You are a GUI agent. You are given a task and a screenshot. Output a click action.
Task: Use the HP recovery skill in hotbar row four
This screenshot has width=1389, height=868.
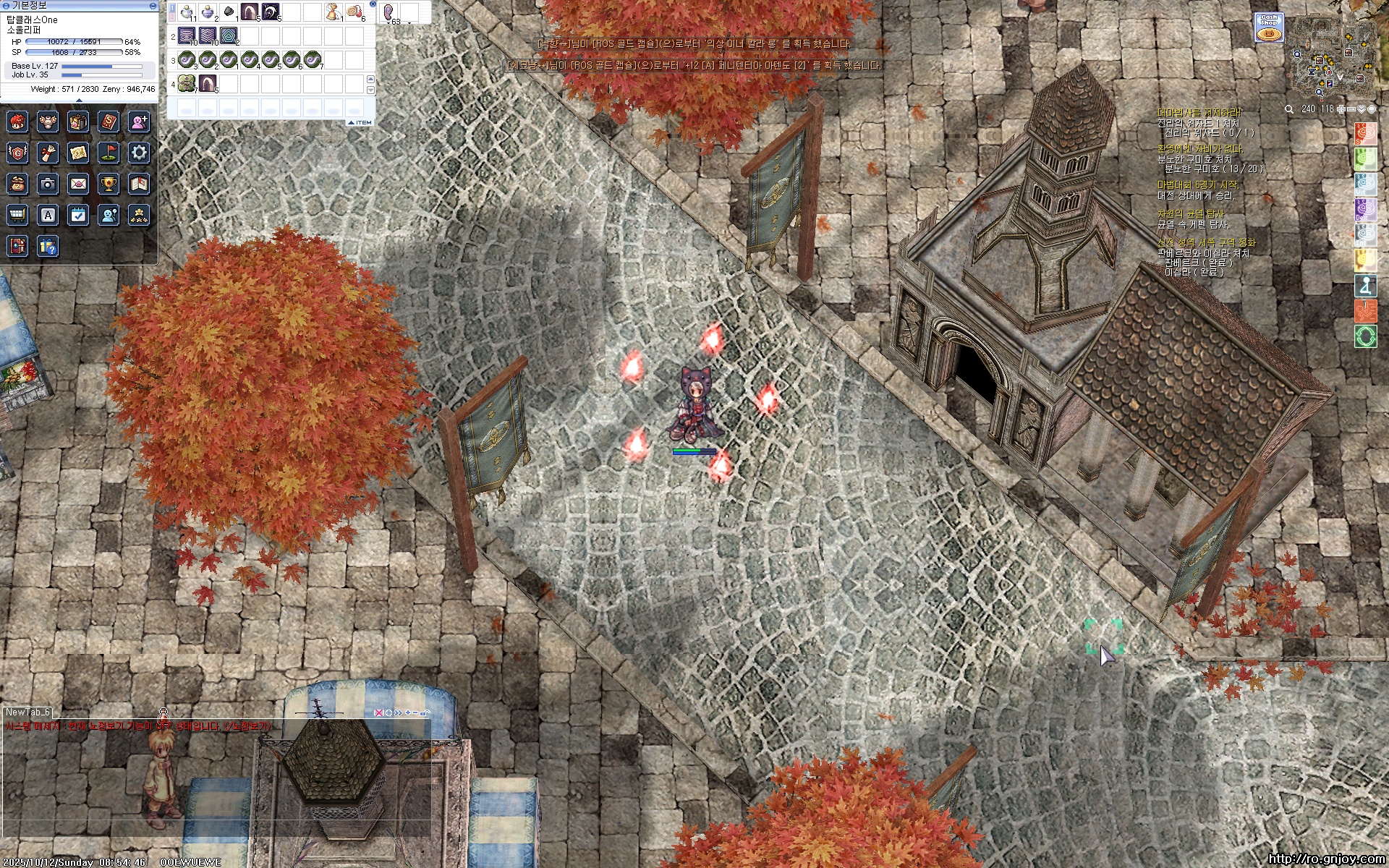pyautogui.click(x=187, y=83)
